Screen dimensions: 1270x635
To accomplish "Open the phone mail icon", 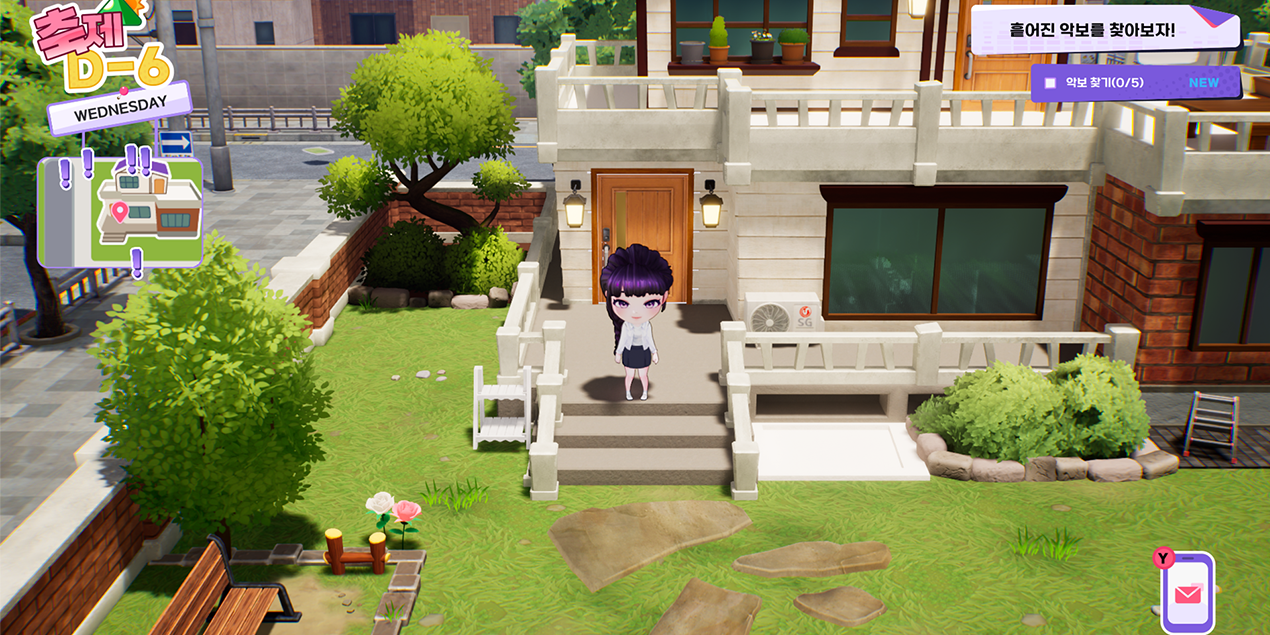I will pos(1187,593).
